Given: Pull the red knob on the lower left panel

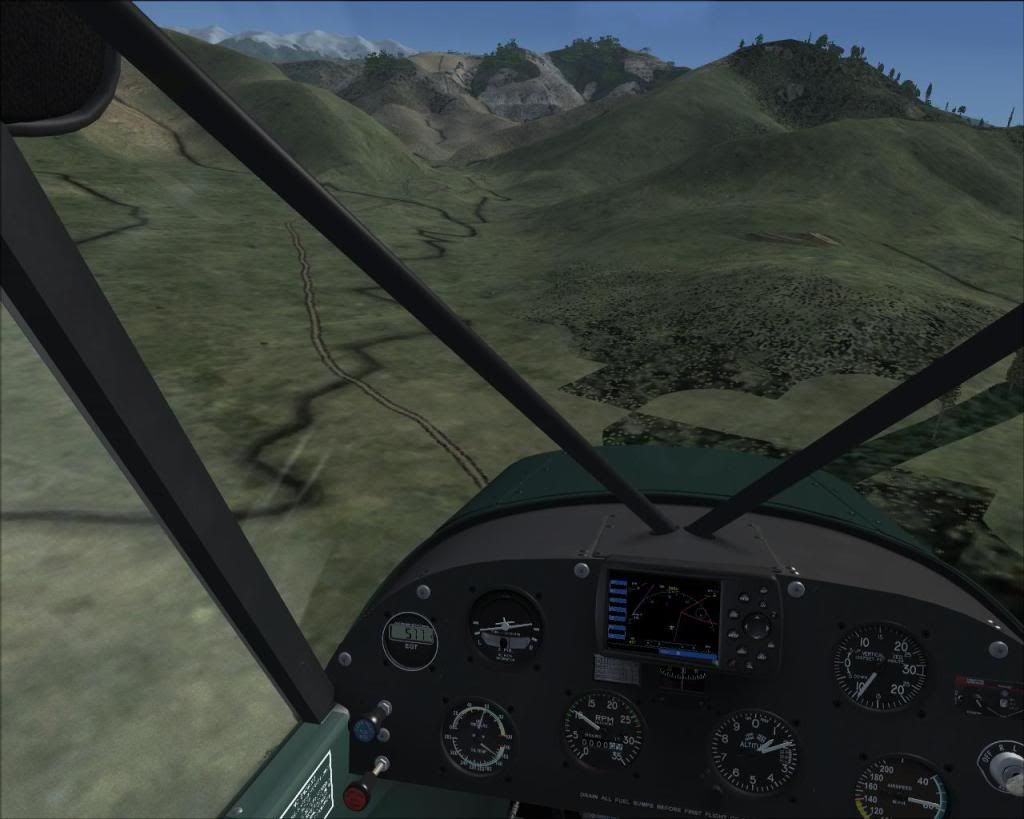Looking at the screenshot, I should (357, 796).
